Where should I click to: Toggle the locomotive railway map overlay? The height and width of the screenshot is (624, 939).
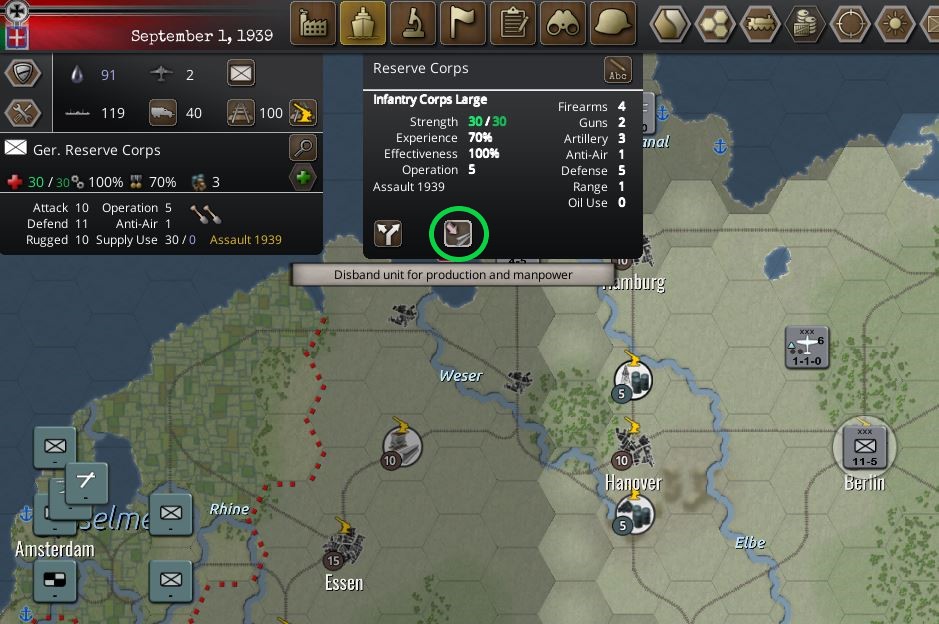click(761, 23)
